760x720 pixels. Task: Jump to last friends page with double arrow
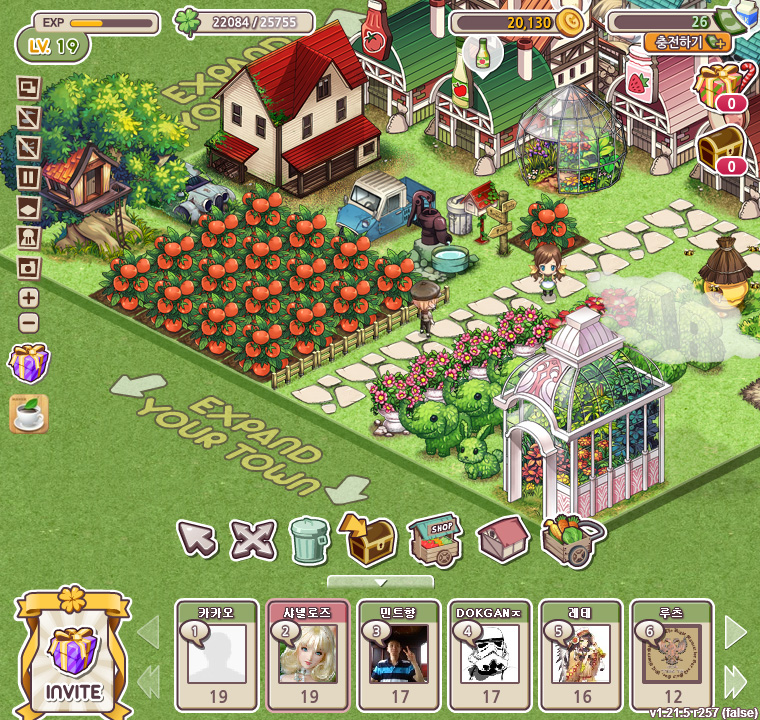click(735, 681)
